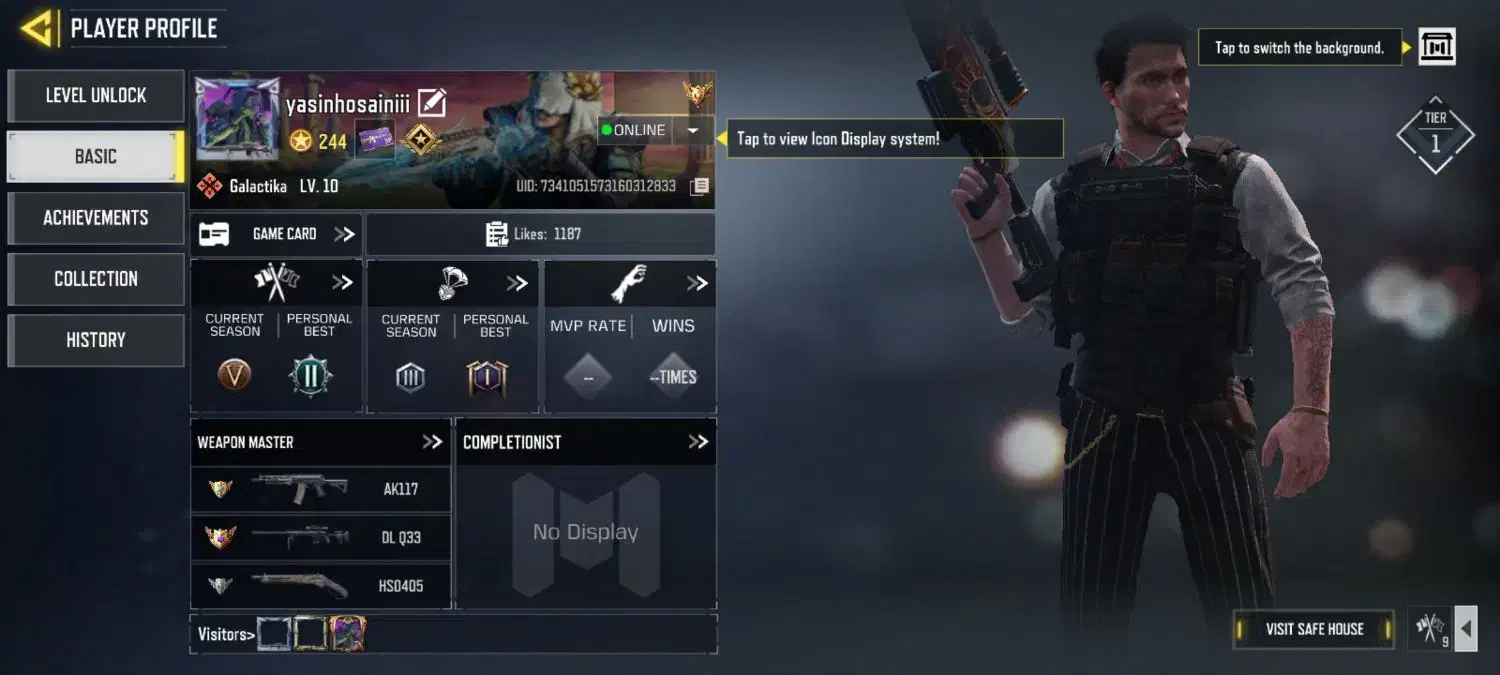1500x675 pixels.
Task: Open the Online status dropdown
Action: pos(692,131)
